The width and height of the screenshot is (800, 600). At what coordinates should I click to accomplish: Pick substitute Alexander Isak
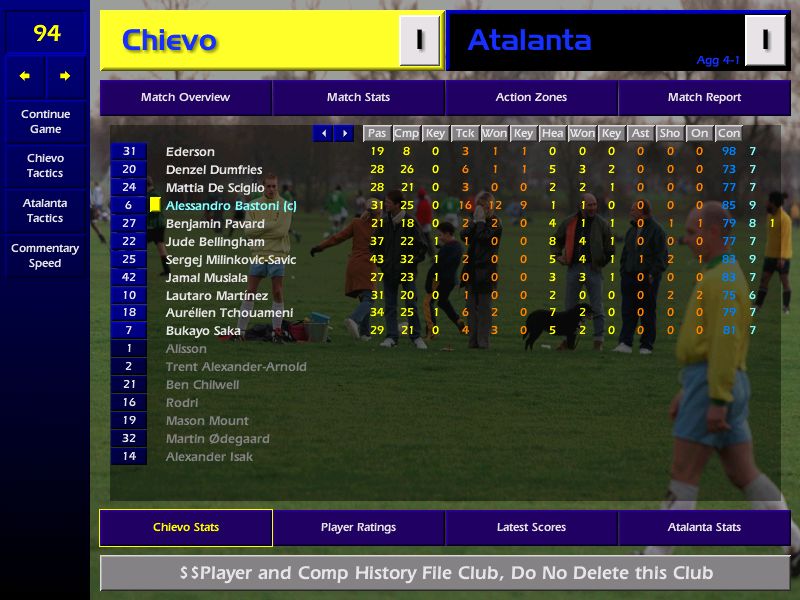[209, 457]
